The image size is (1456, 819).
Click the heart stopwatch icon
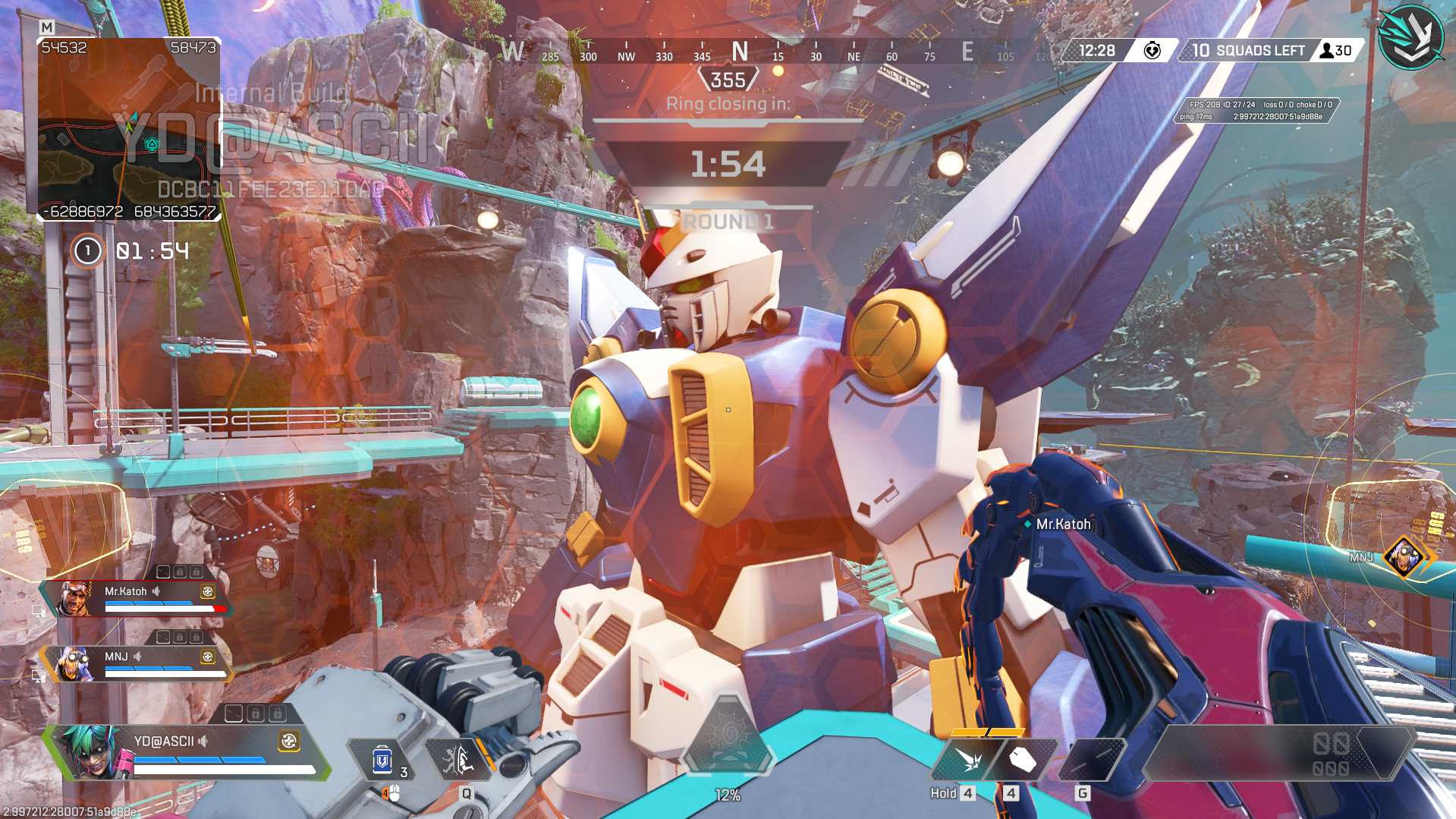tap(1152, 51)
